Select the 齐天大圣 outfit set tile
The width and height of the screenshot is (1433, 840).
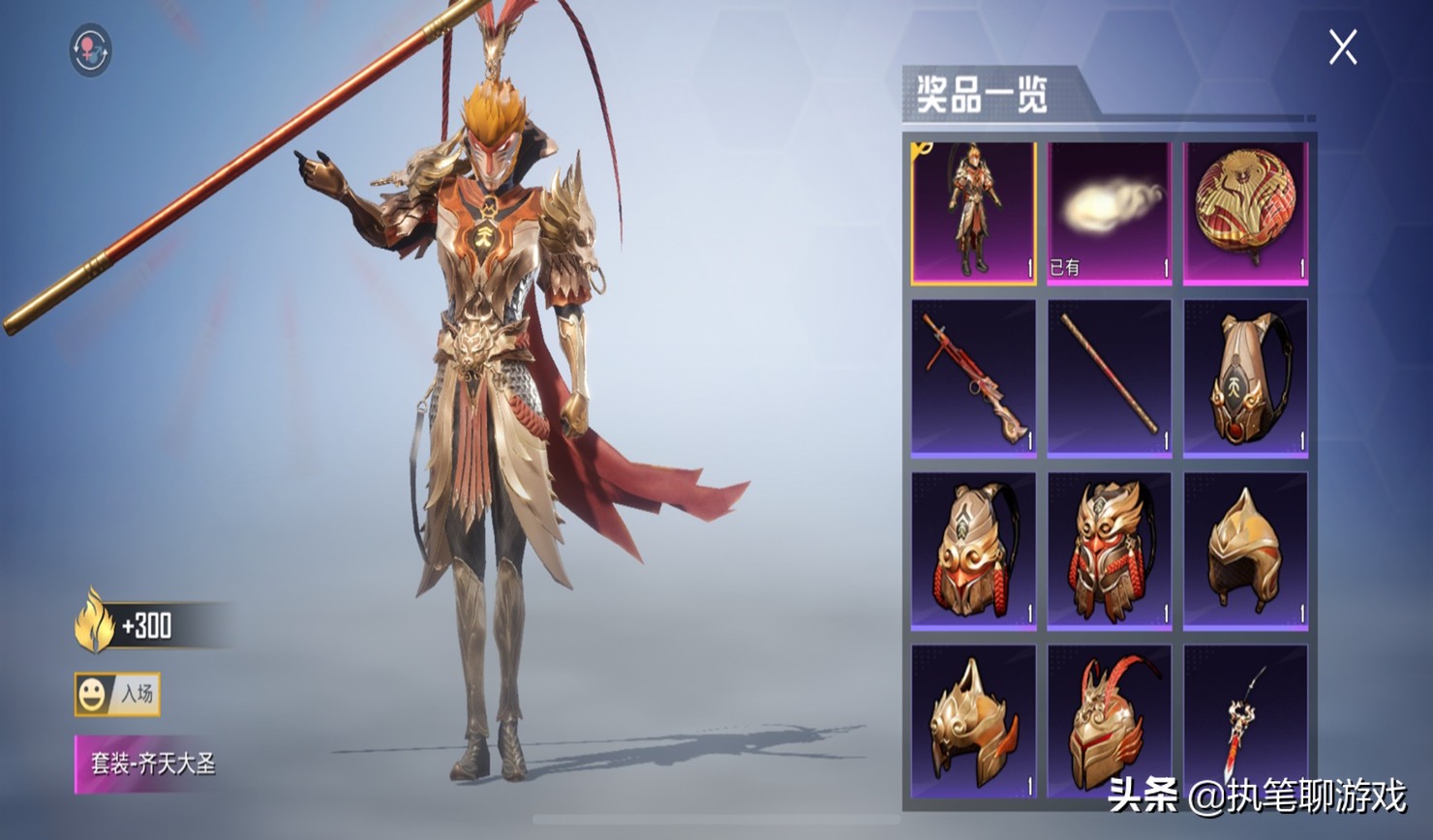coord(973,213)
